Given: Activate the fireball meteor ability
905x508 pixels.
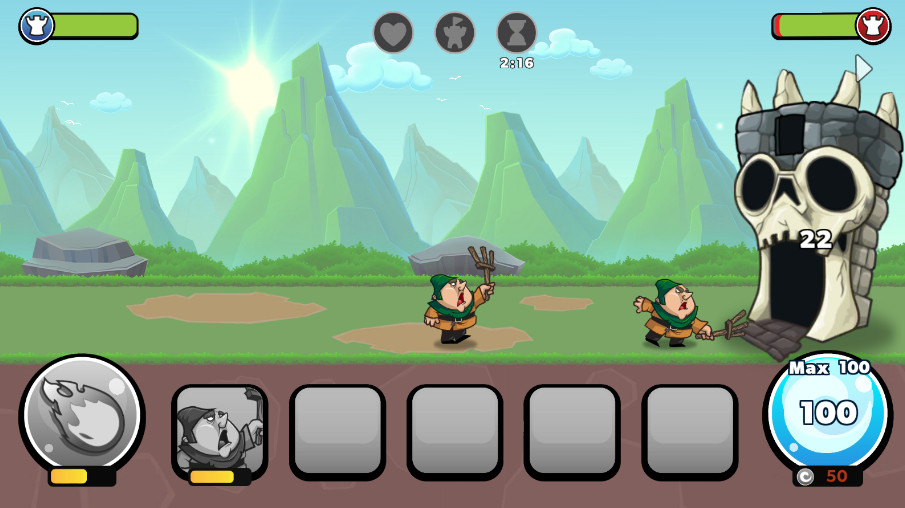Looking at the screenshot, I should tap(82, 413).
